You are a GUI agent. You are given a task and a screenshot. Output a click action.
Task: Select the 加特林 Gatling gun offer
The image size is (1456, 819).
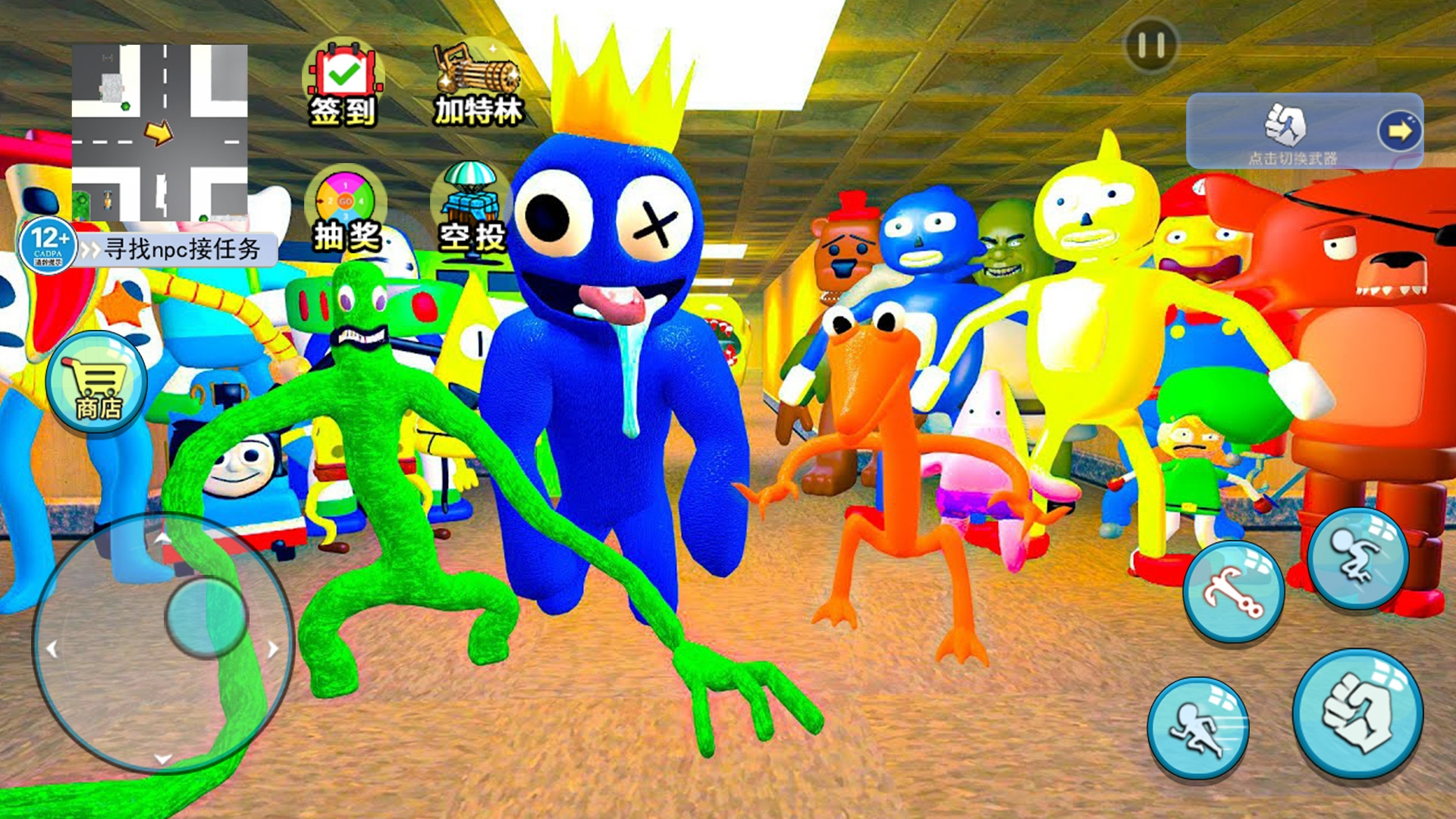tap(477, 85)
